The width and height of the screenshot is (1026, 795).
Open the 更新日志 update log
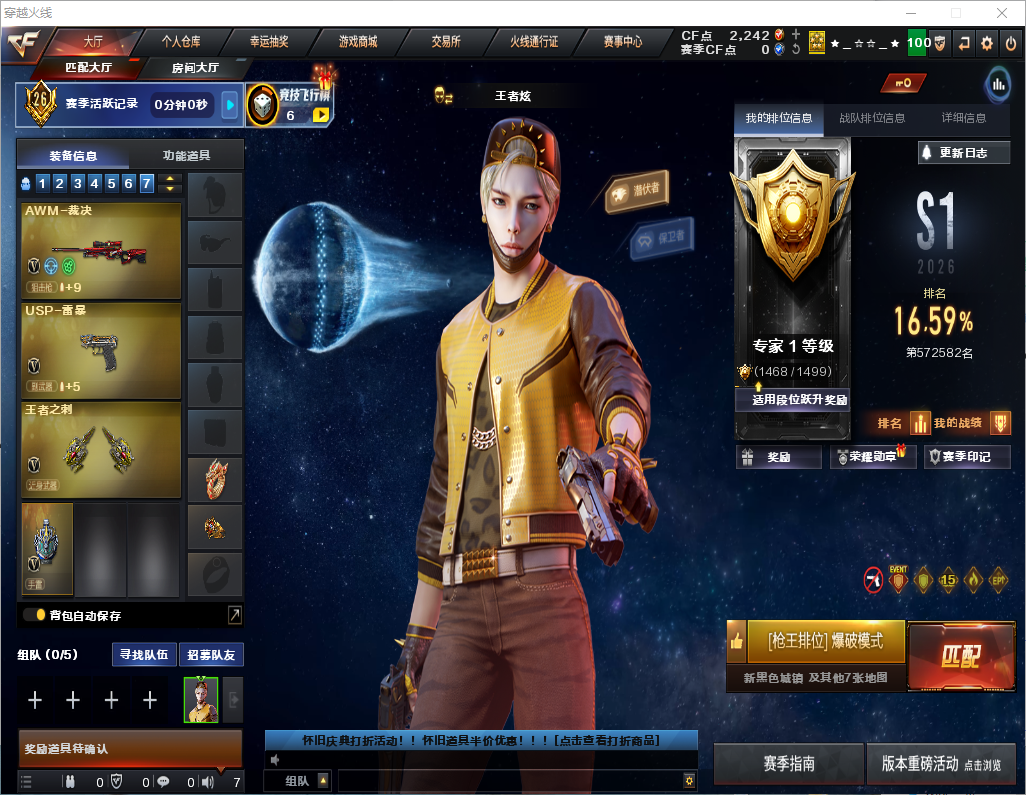click(x=964, y=153)
